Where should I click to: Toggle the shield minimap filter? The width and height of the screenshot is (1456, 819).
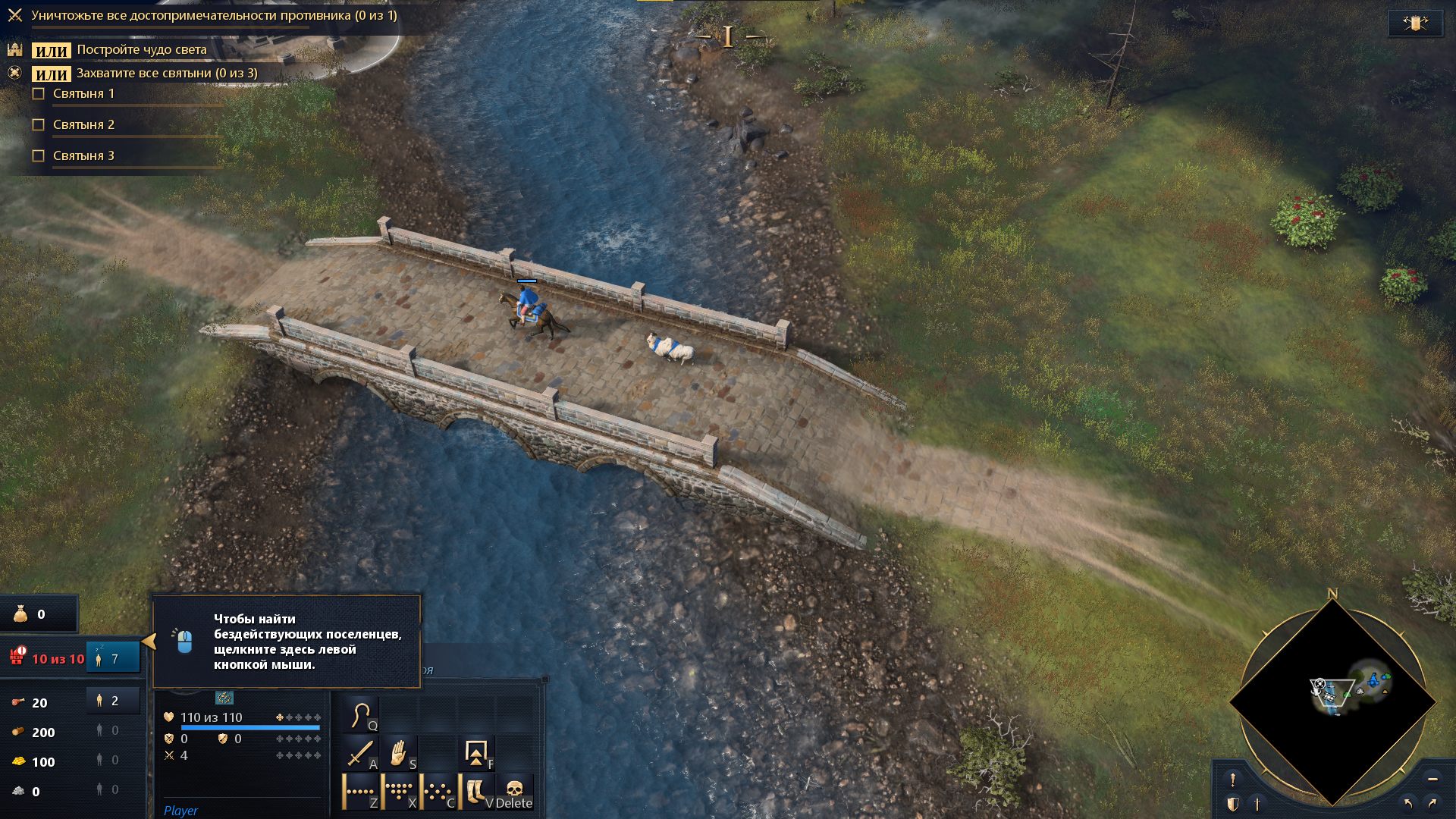click(1233, 804)
